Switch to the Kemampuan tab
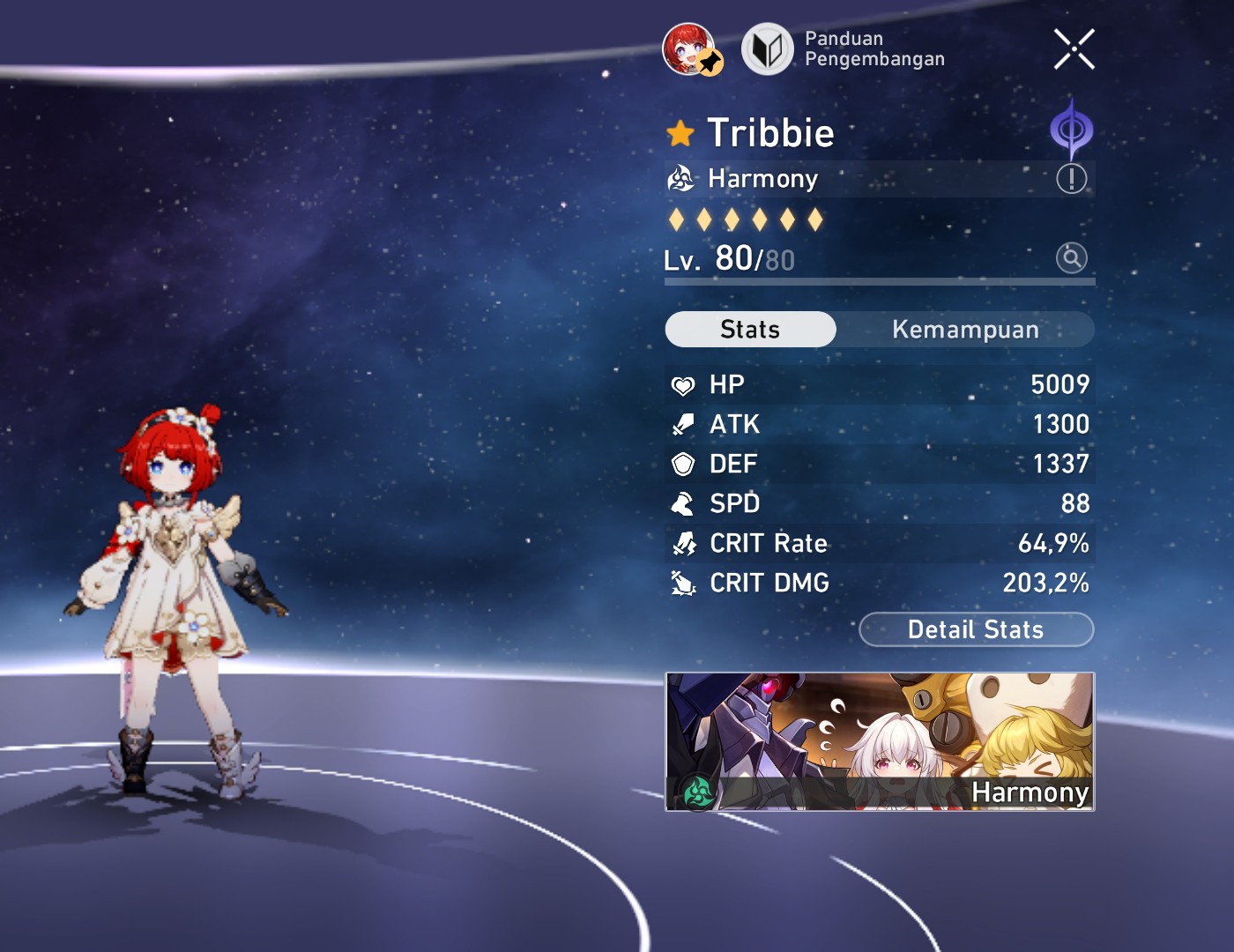 [x=965, y=329]
